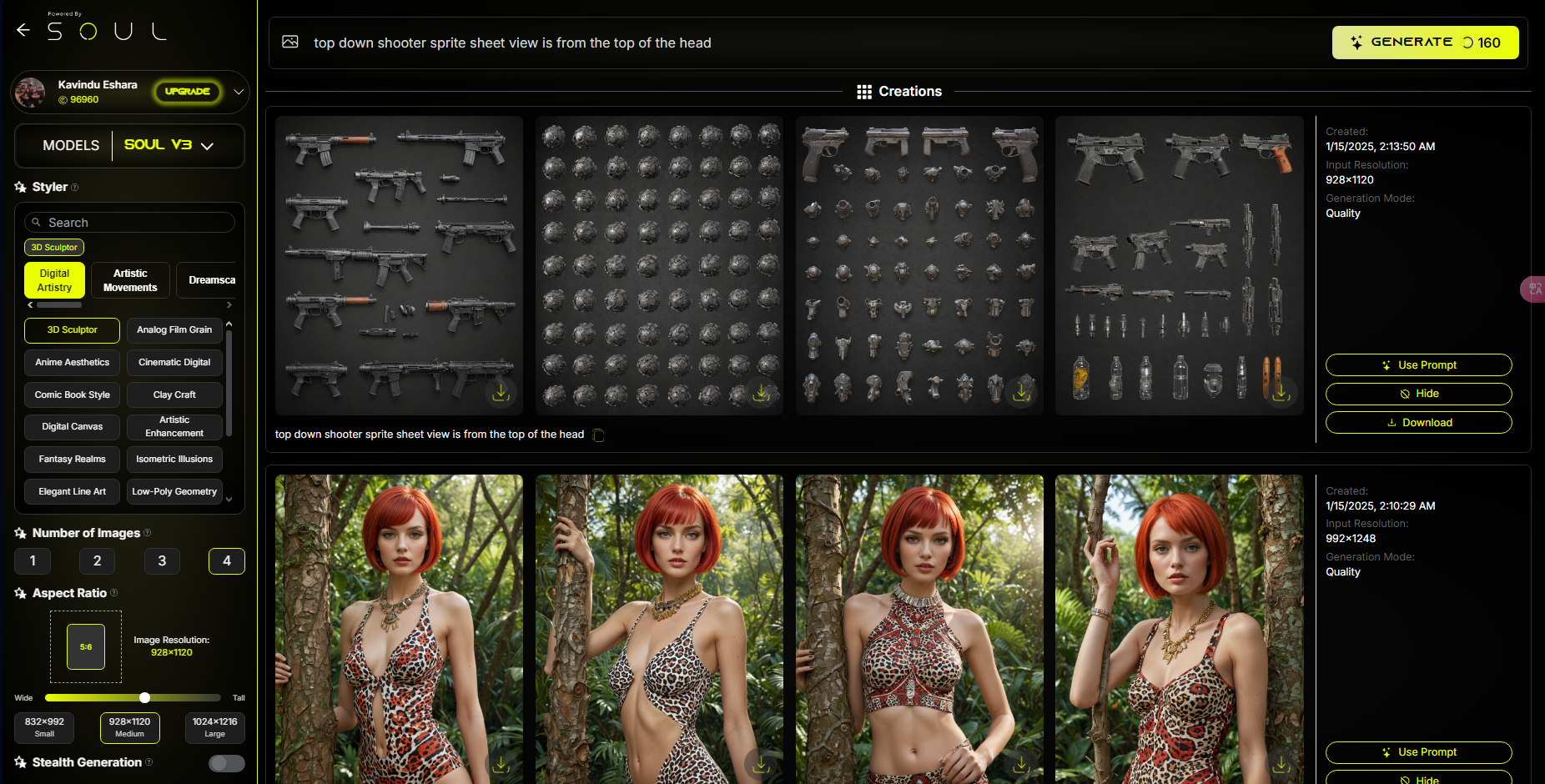This screenshot has width=1545, height=784.
Task: Go back using the arrow icon
Action: 23,31
